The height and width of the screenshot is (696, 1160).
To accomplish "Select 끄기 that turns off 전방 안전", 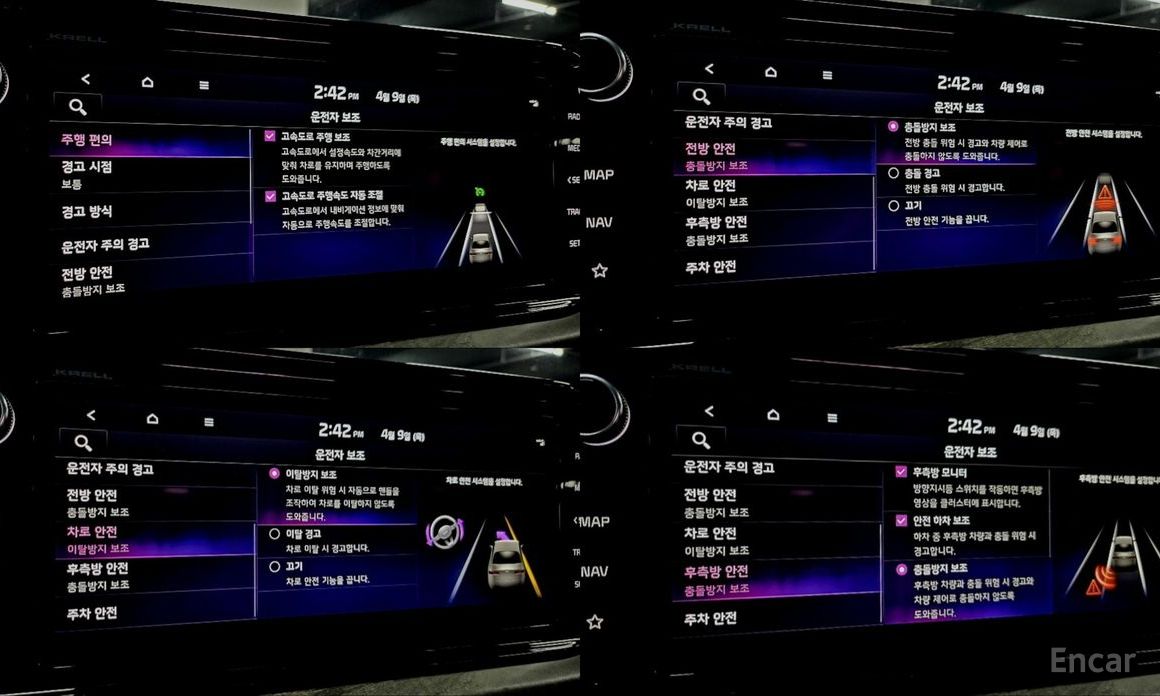I will pyautogui.click(x=893, y=205).
